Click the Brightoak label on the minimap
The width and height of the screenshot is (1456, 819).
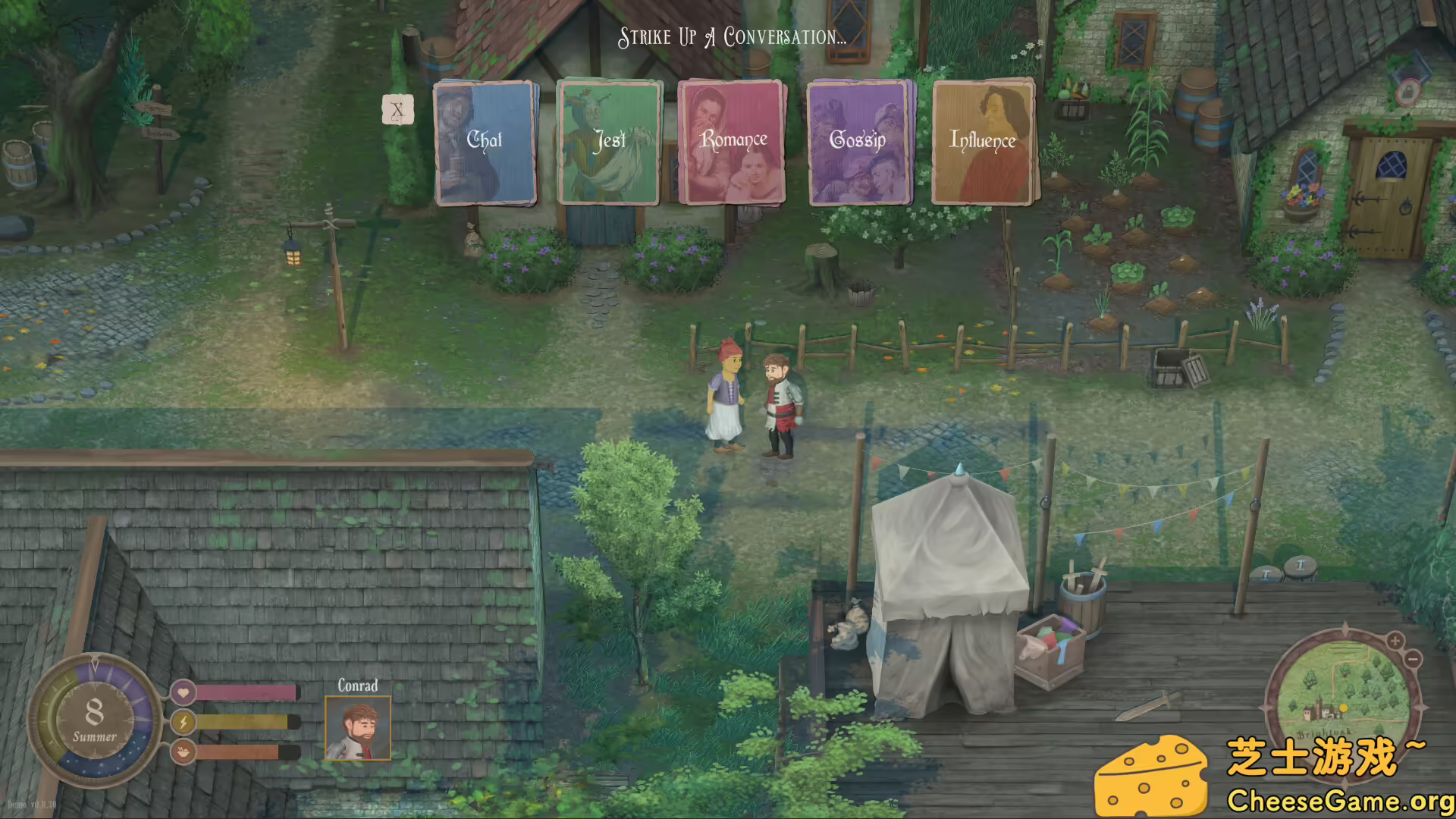(1324, 733)
